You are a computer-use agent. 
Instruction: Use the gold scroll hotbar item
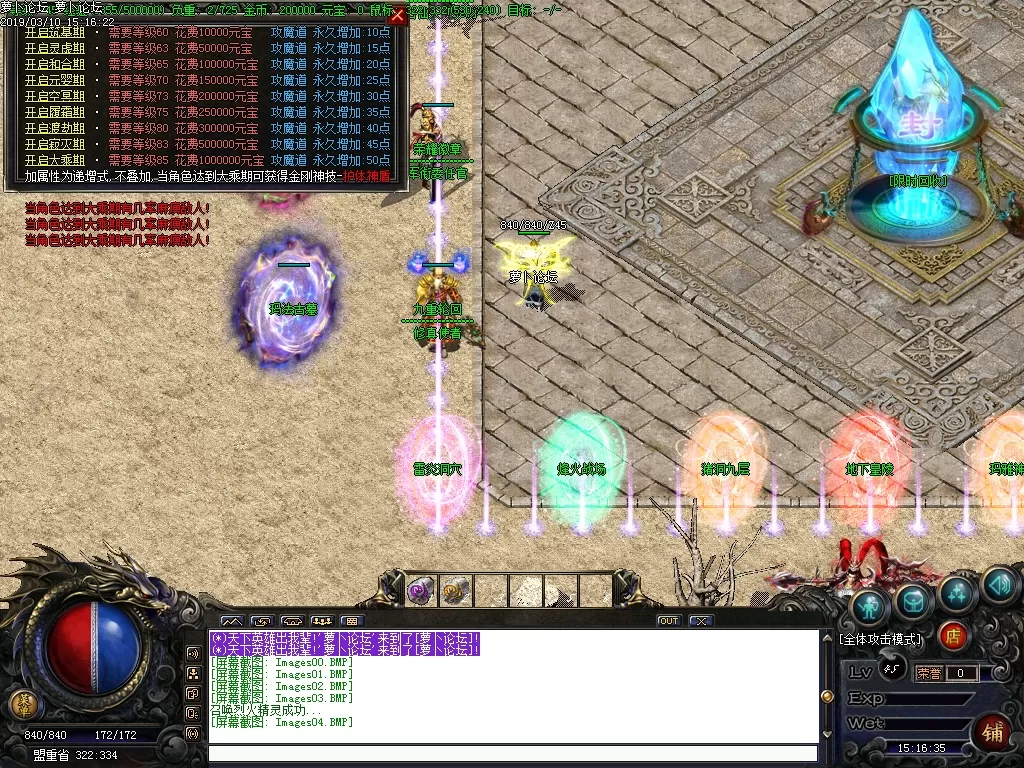tap(455, 589)
